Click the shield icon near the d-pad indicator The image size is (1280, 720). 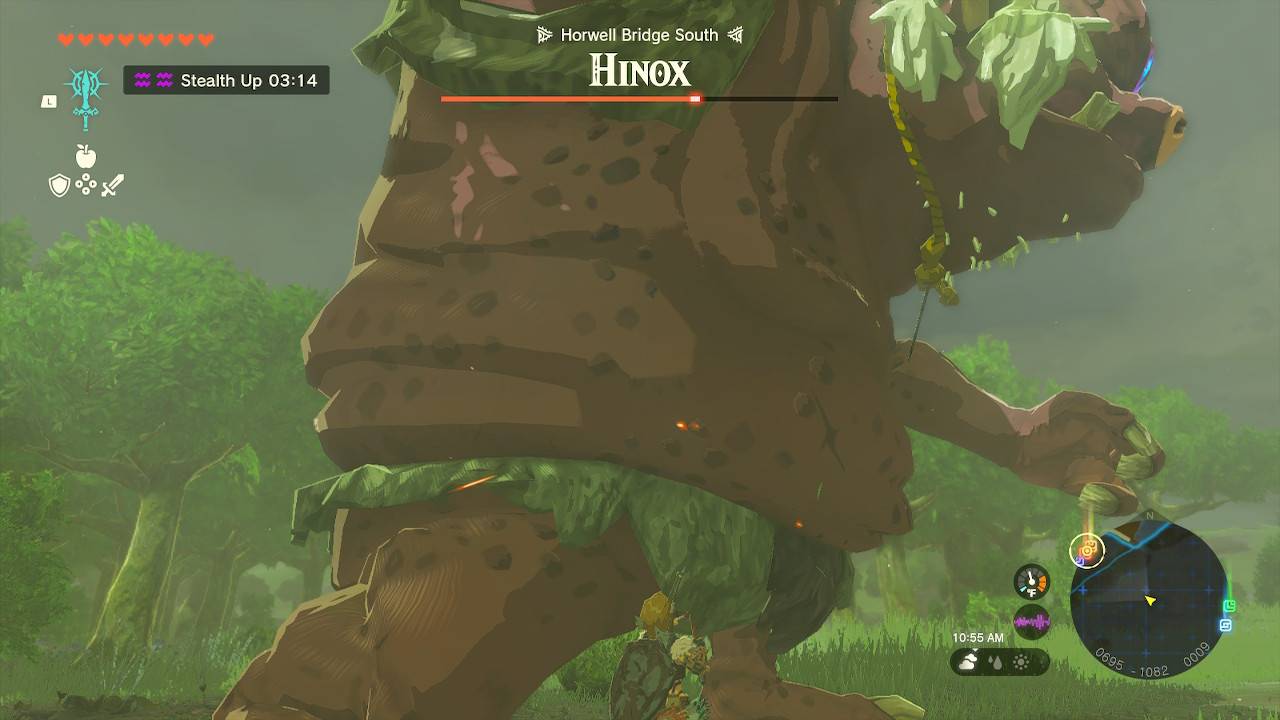click(60, 184)
